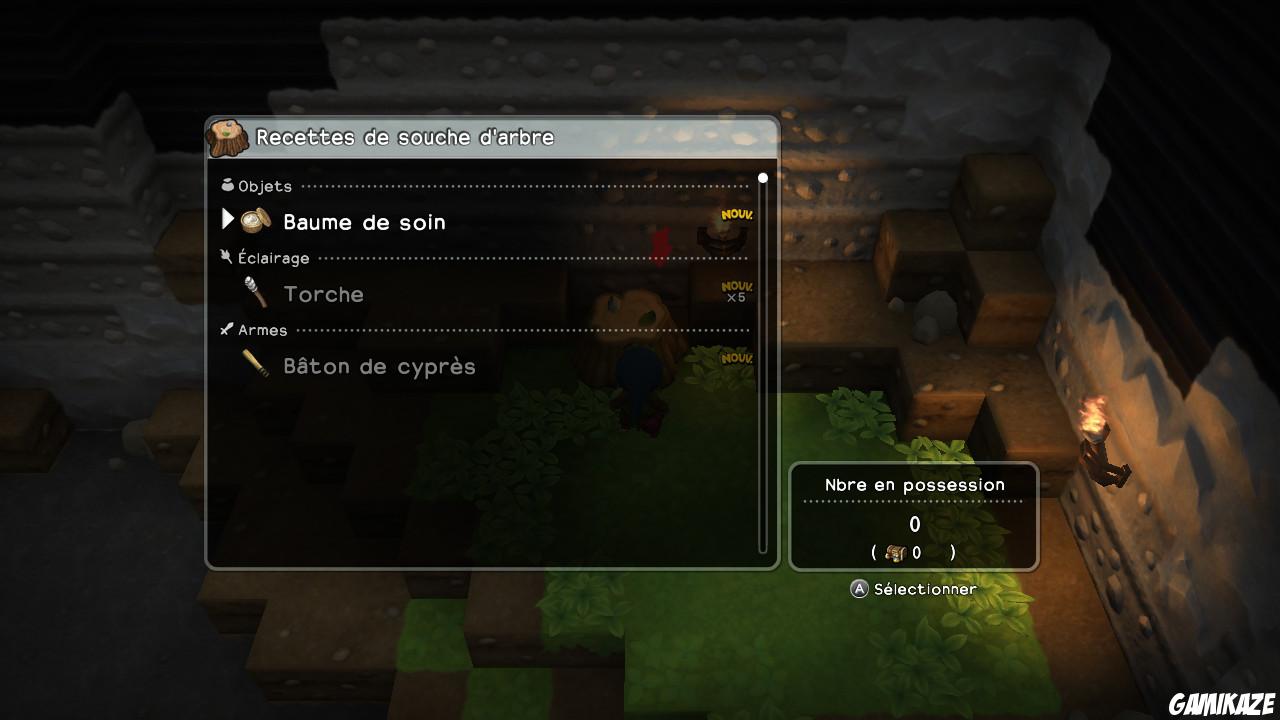Switch to the Torche recipe row
This screenshot has width=1280, height=720.
[x=323, y=293]
